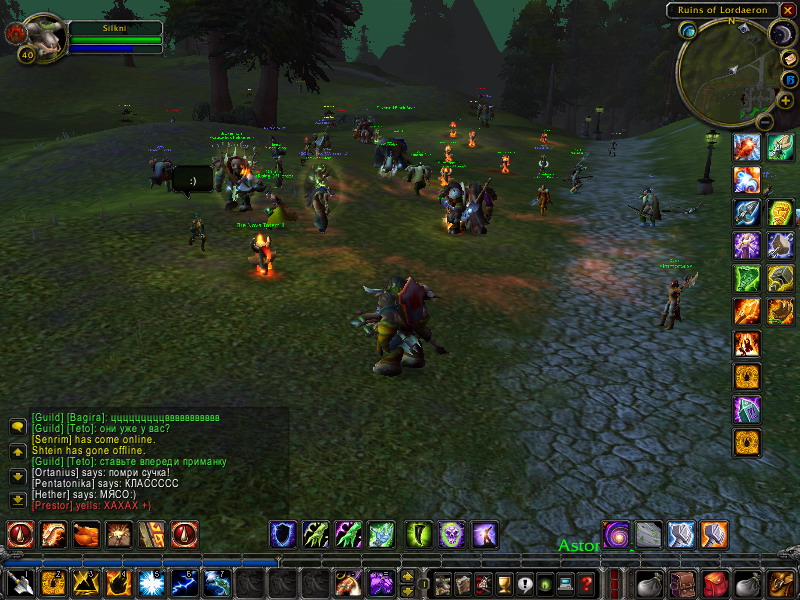This screenshot has width=800, height=600.
Task: Open the golden trophy achievements button
Action: [x=504, y=582]
